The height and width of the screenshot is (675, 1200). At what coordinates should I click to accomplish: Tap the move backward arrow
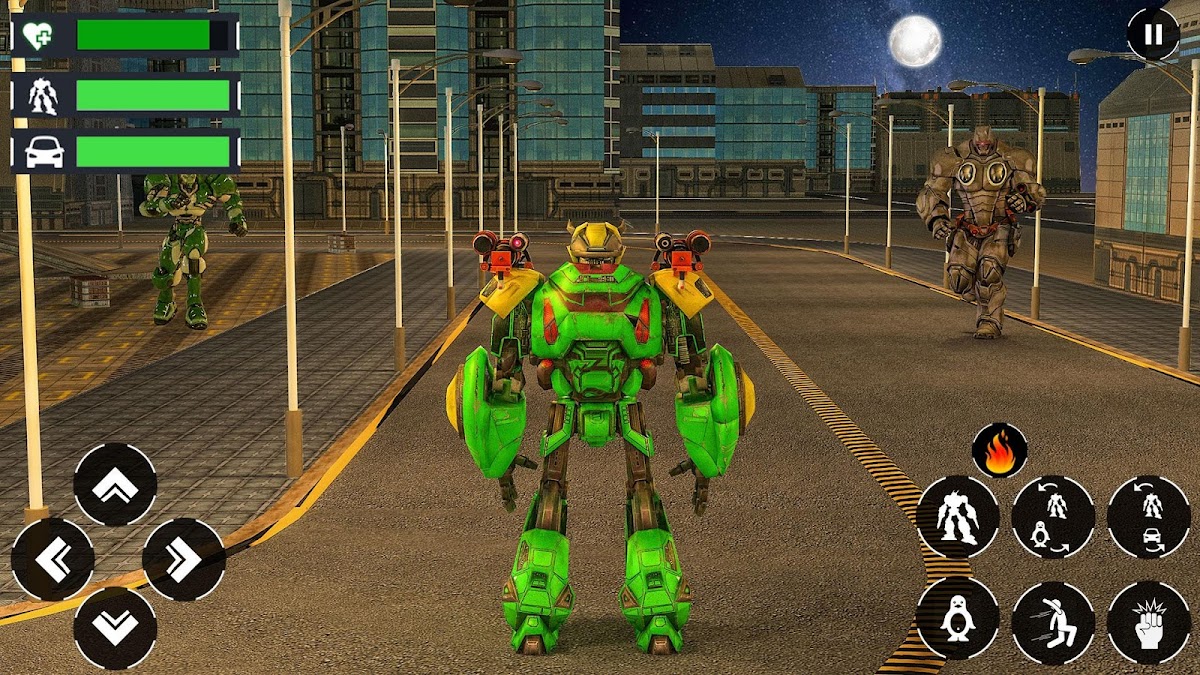[115, 628]
